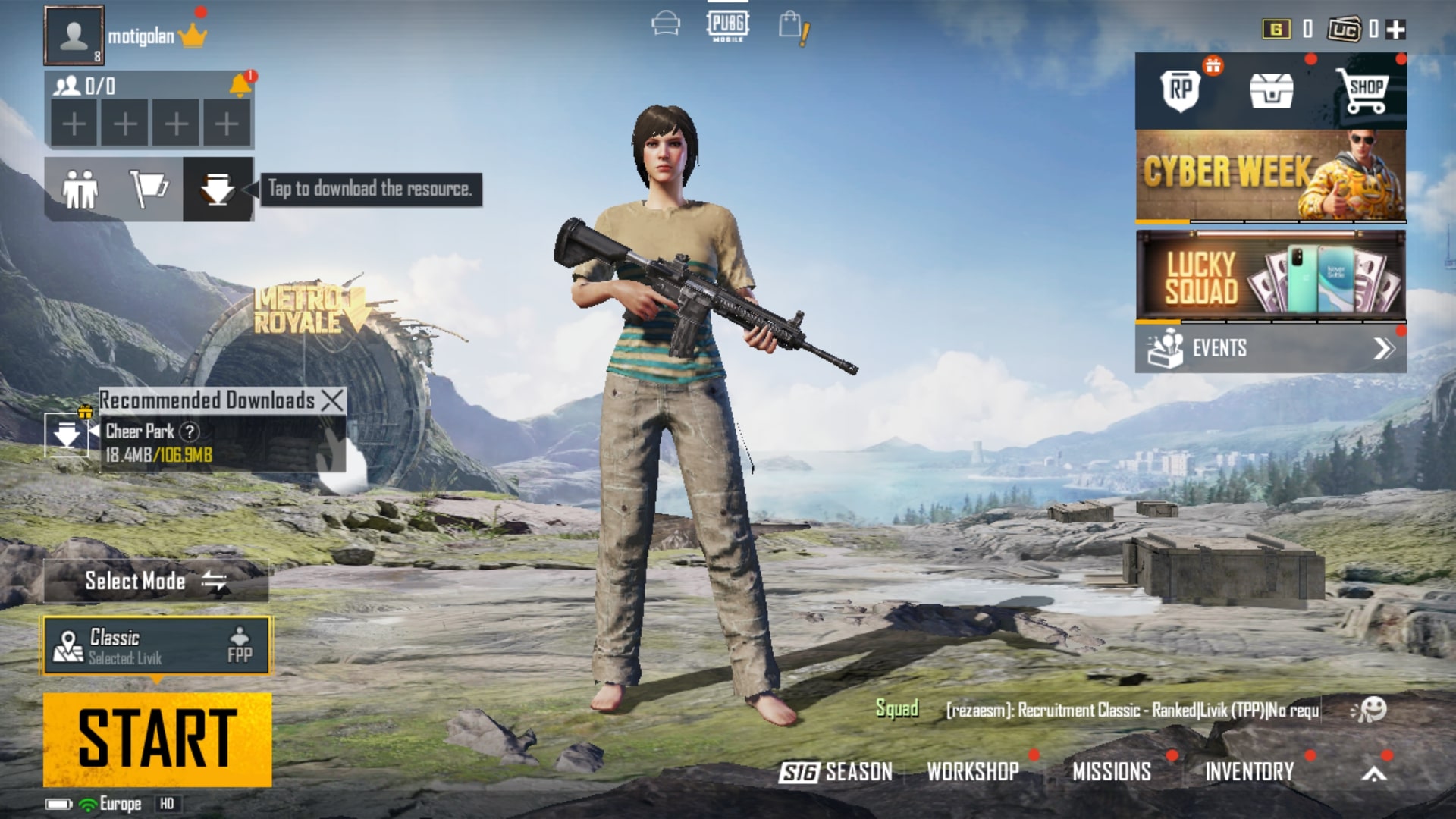Open the MISSIONS menu
The width and height of the screenshot is (1456, 819).
pyautogui.click(x=1111, y=772)
